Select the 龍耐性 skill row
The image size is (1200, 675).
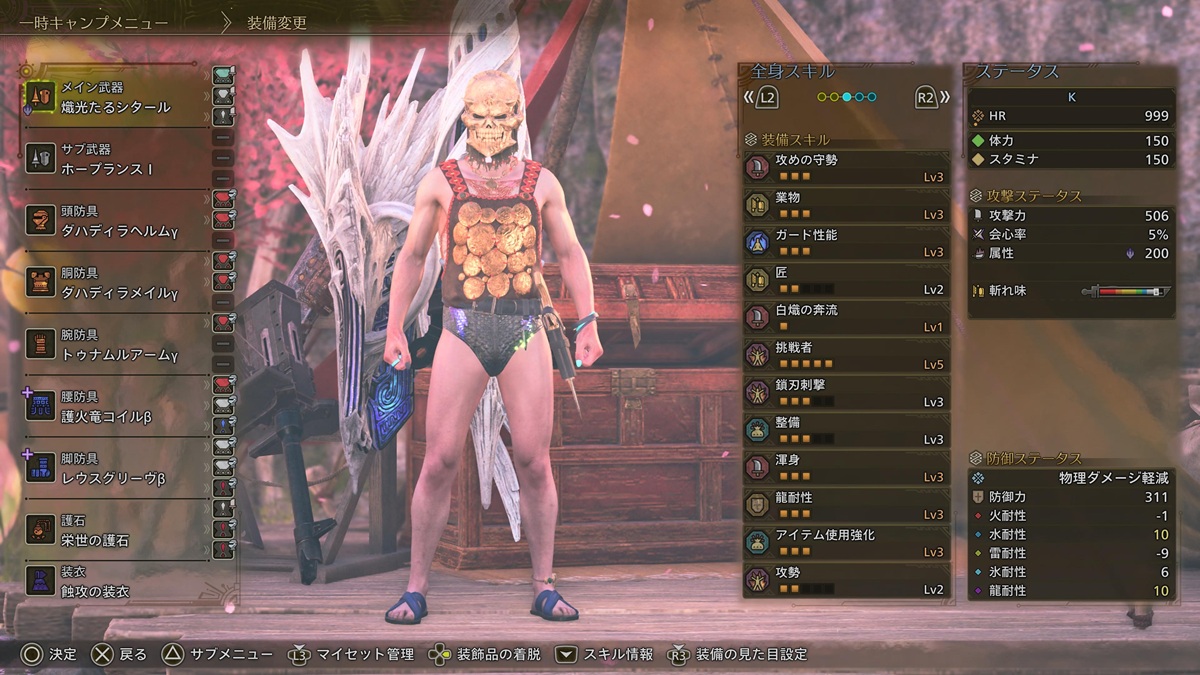point(846,505)
